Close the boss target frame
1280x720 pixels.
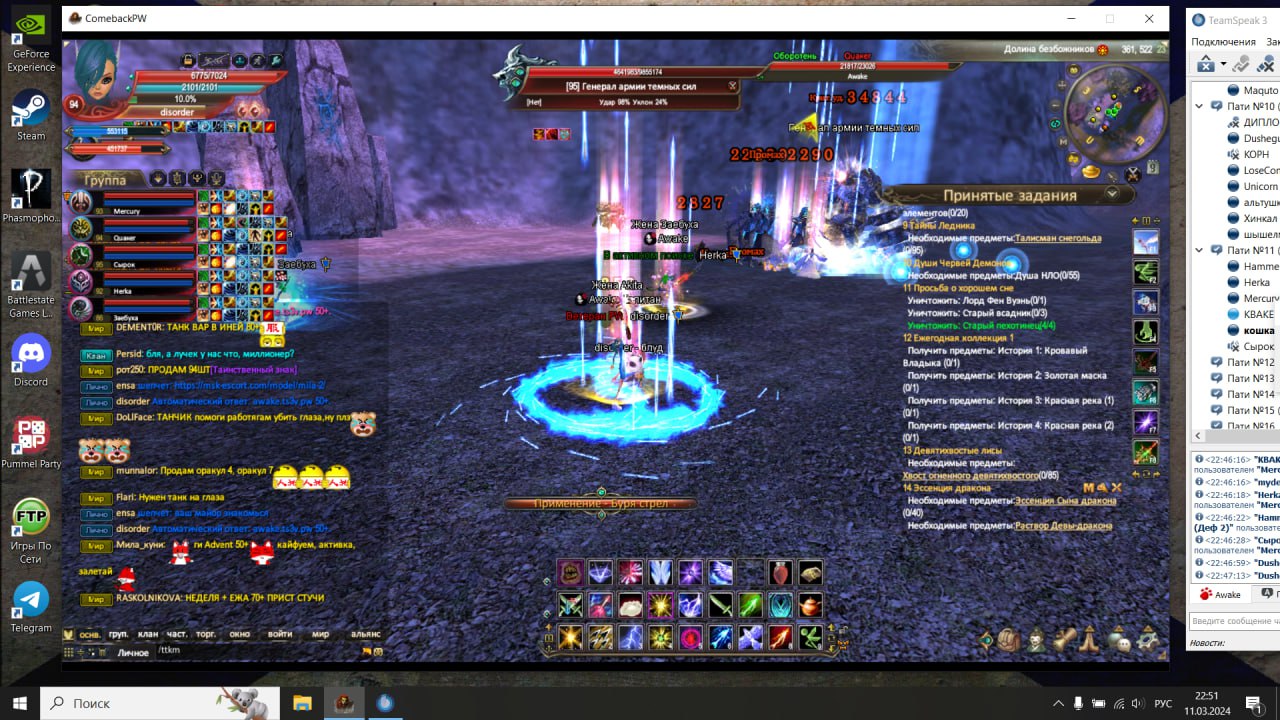[x=733, y=86]
